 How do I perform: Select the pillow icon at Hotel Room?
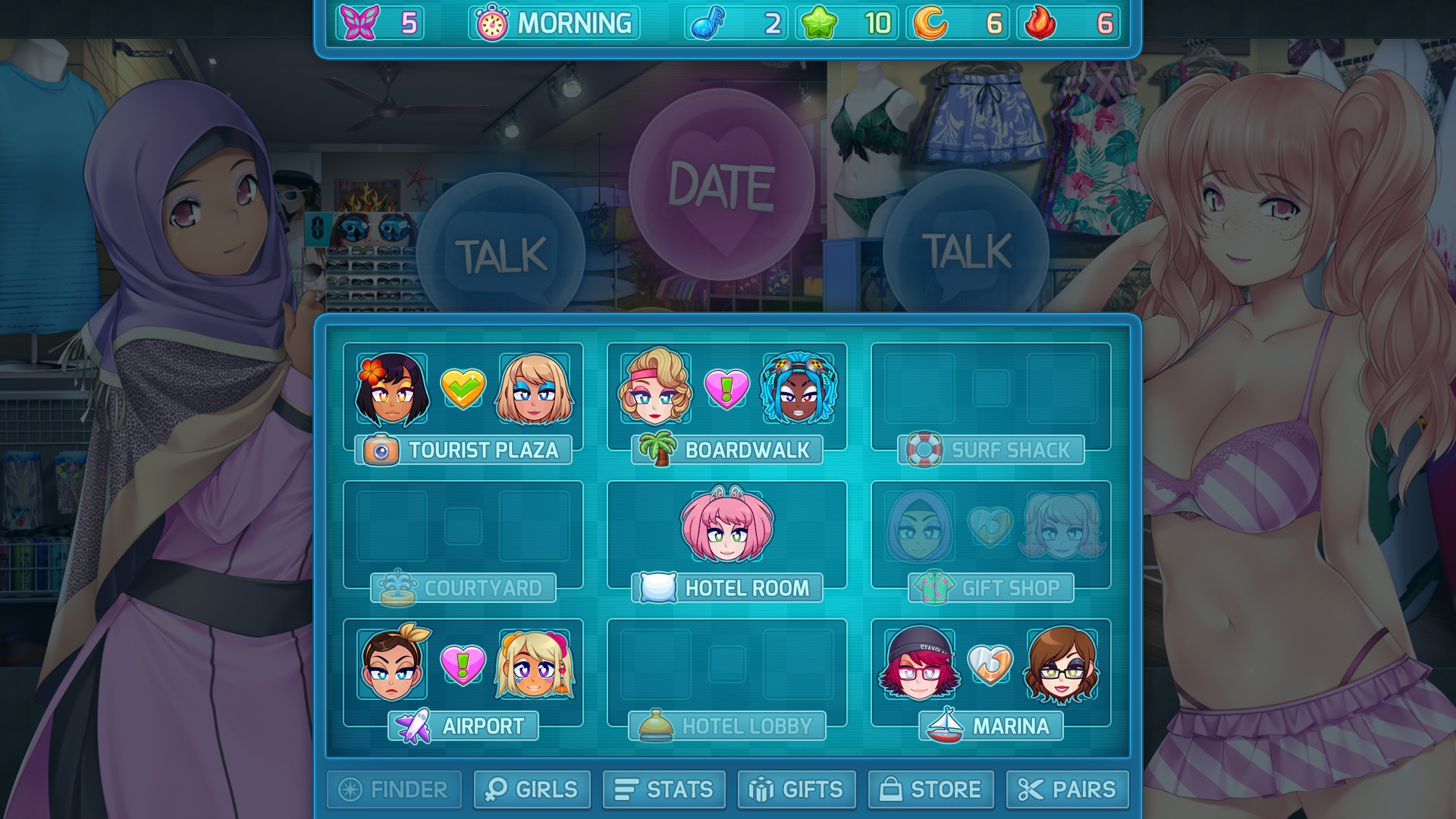click(659, 586)
